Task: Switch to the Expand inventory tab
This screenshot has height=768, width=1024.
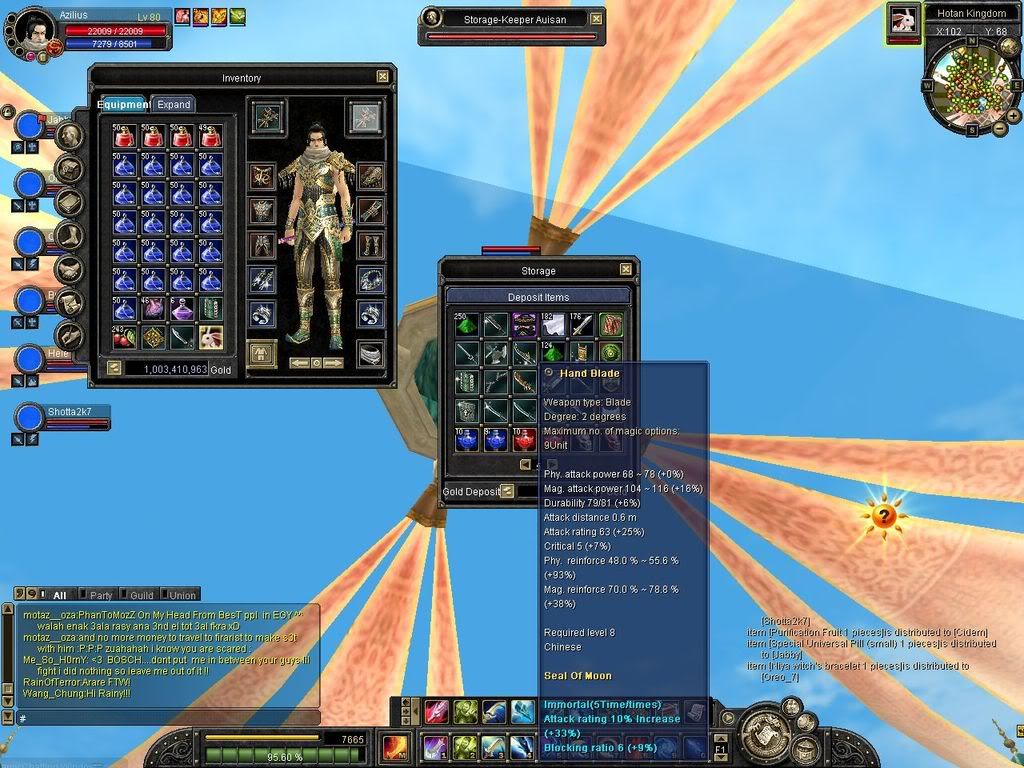Action: click(173, 104)
